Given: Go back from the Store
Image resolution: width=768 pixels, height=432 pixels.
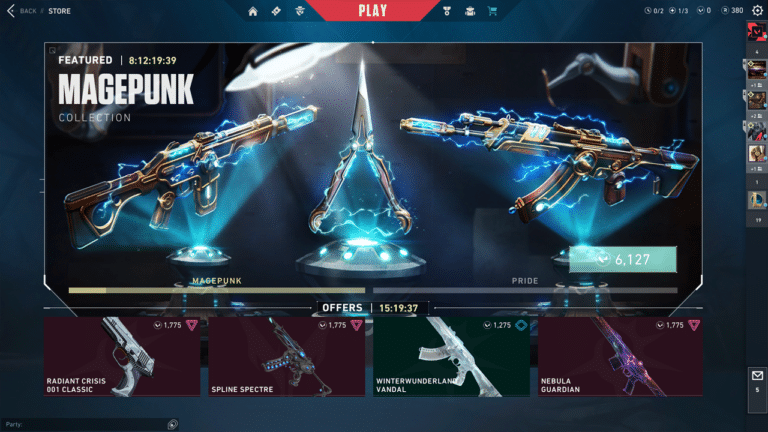Looking at the screenshot, I should [x=22, y=11].
